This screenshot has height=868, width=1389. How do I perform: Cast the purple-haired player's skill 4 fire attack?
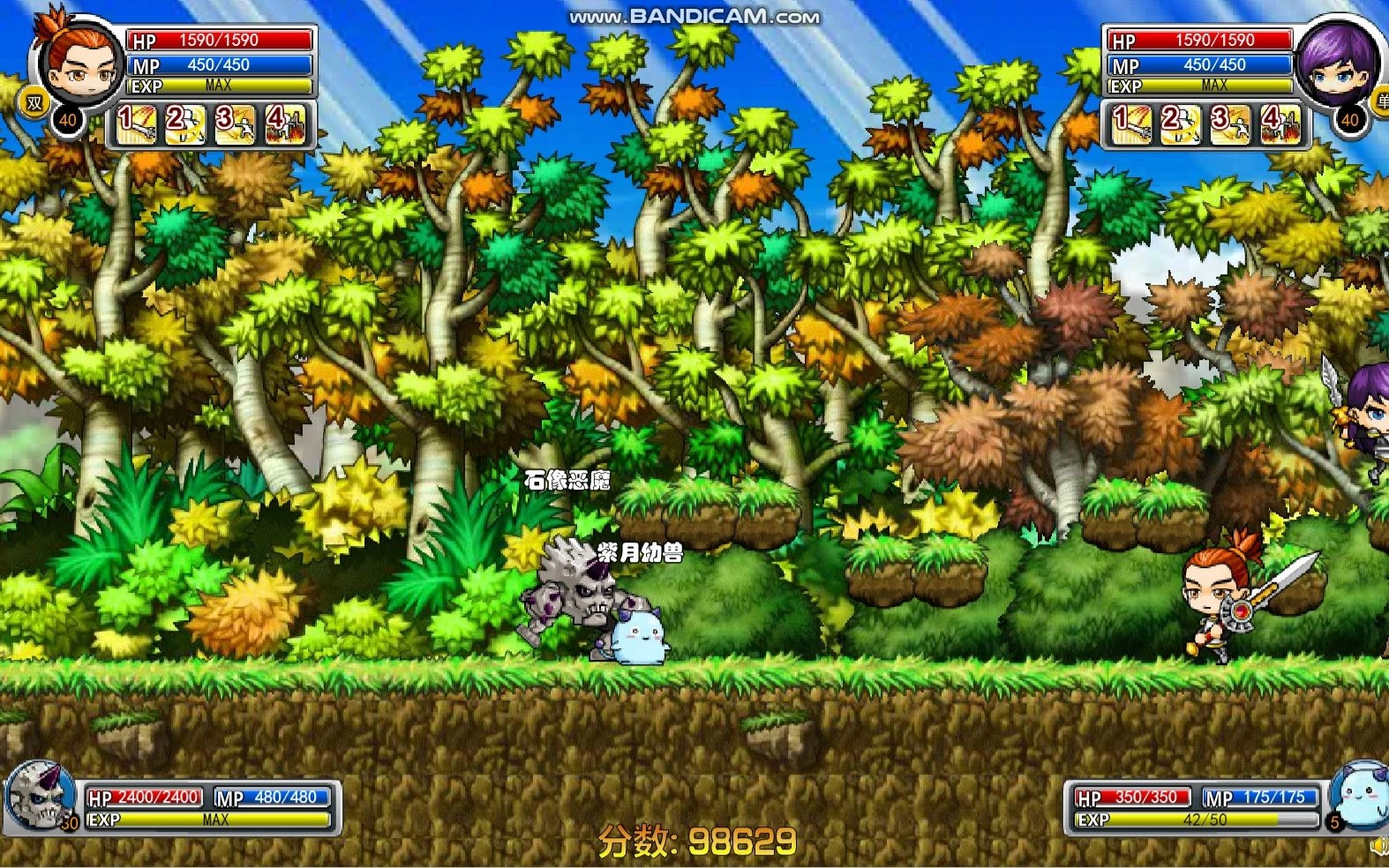(x=1281, y=124)
